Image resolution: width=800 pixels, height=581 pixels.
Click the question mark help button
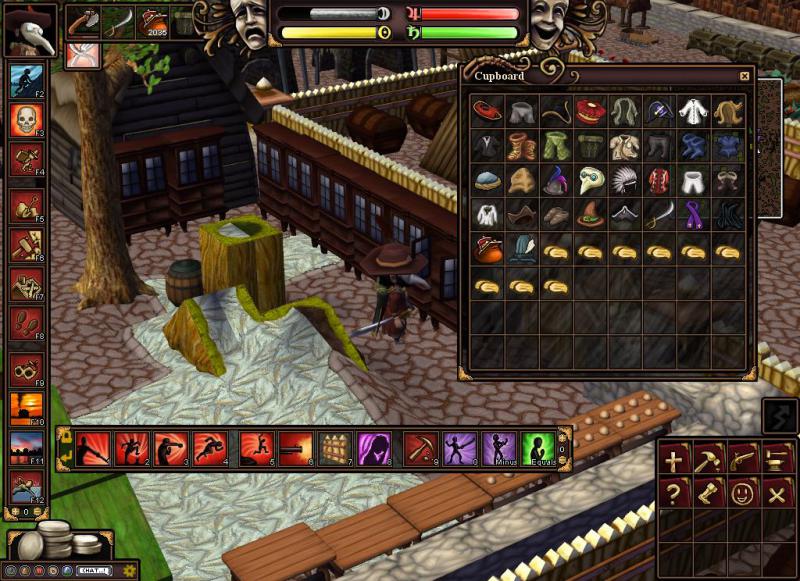(x=675, y=493)
